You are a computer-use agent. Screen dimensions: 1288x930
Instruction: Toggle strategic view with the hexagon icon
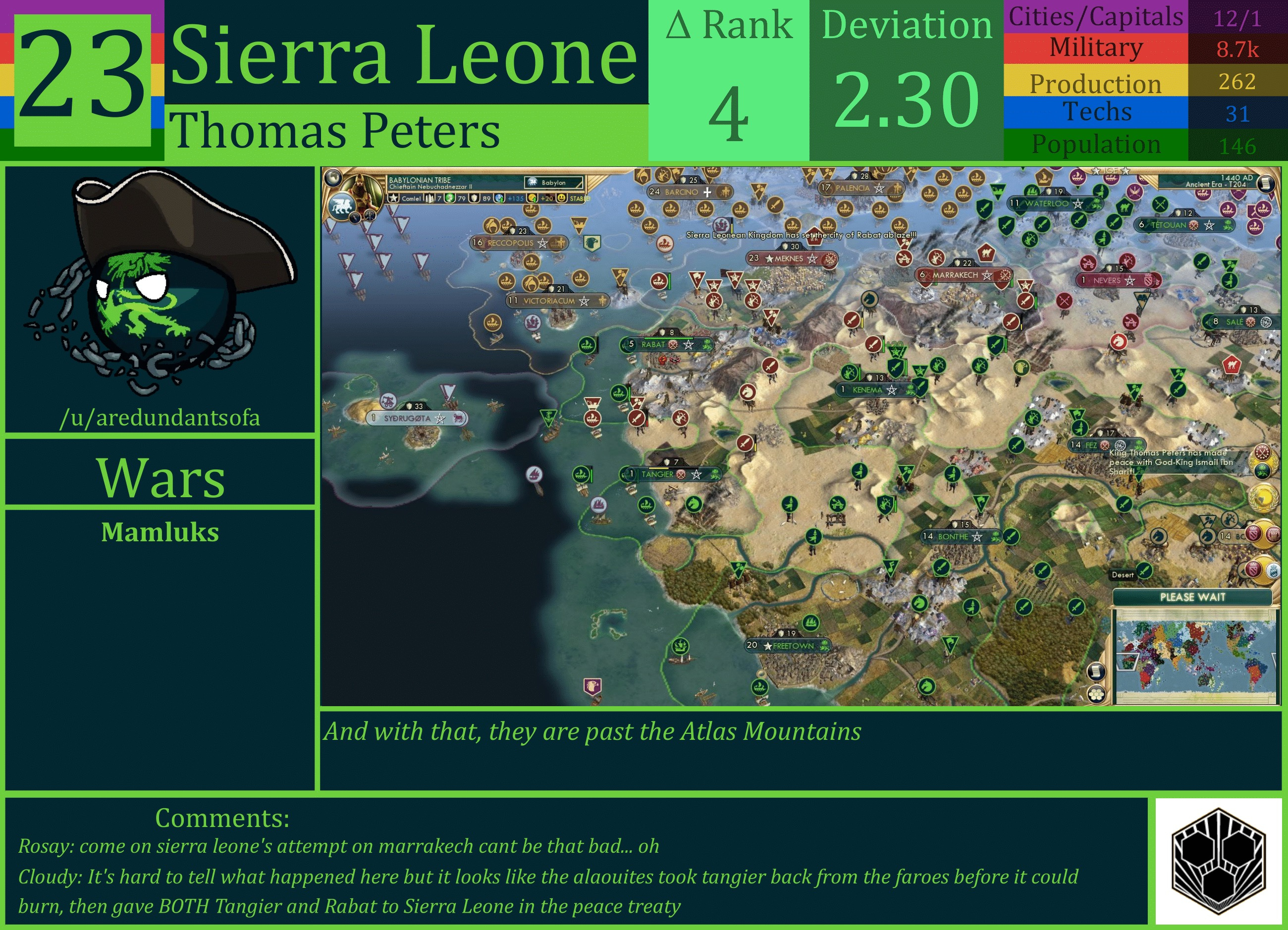click(1096, 695)
